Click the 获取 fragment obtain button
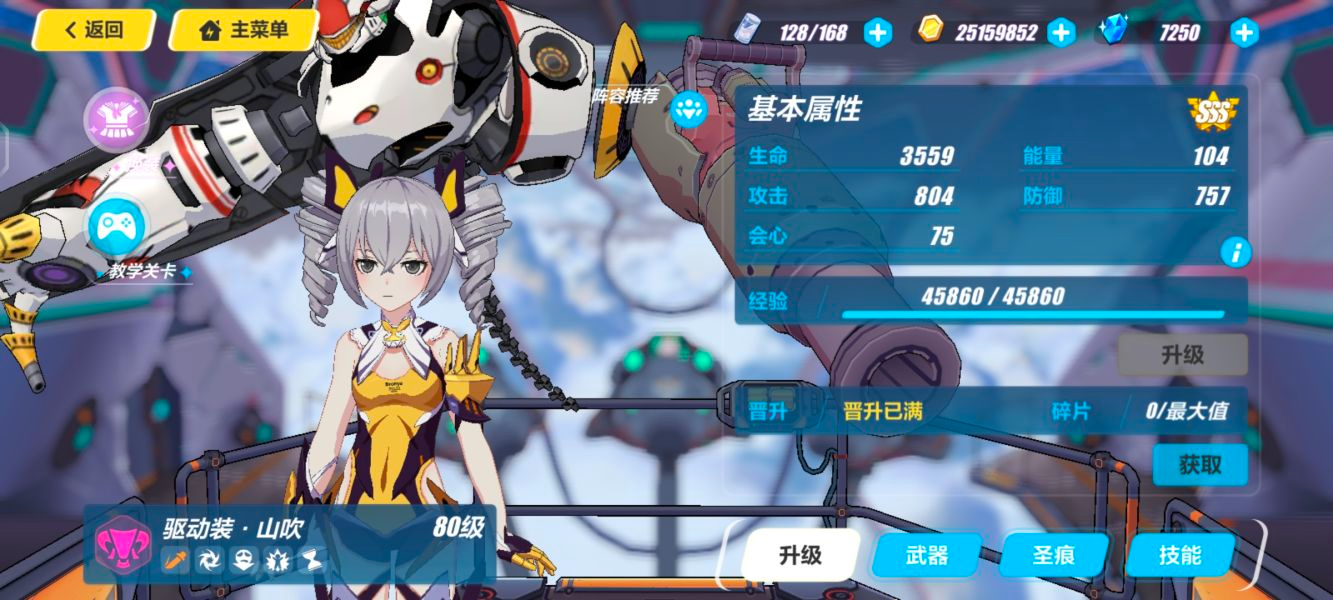 [x=1199, y=465]
